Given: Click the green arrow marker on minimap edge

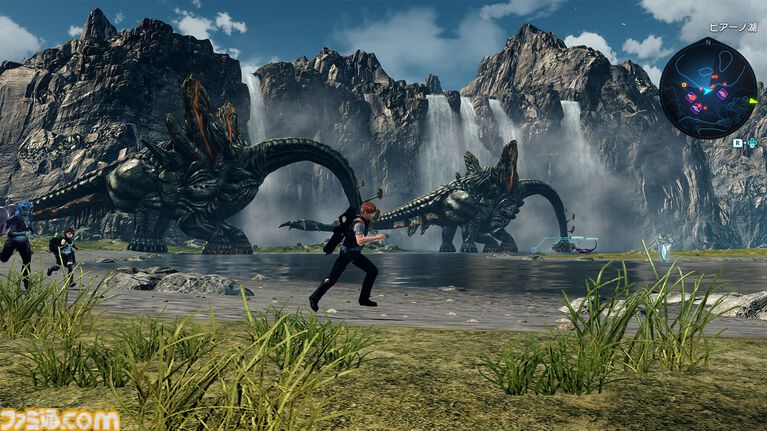Looking at the screenshot, I should (753, 101).
